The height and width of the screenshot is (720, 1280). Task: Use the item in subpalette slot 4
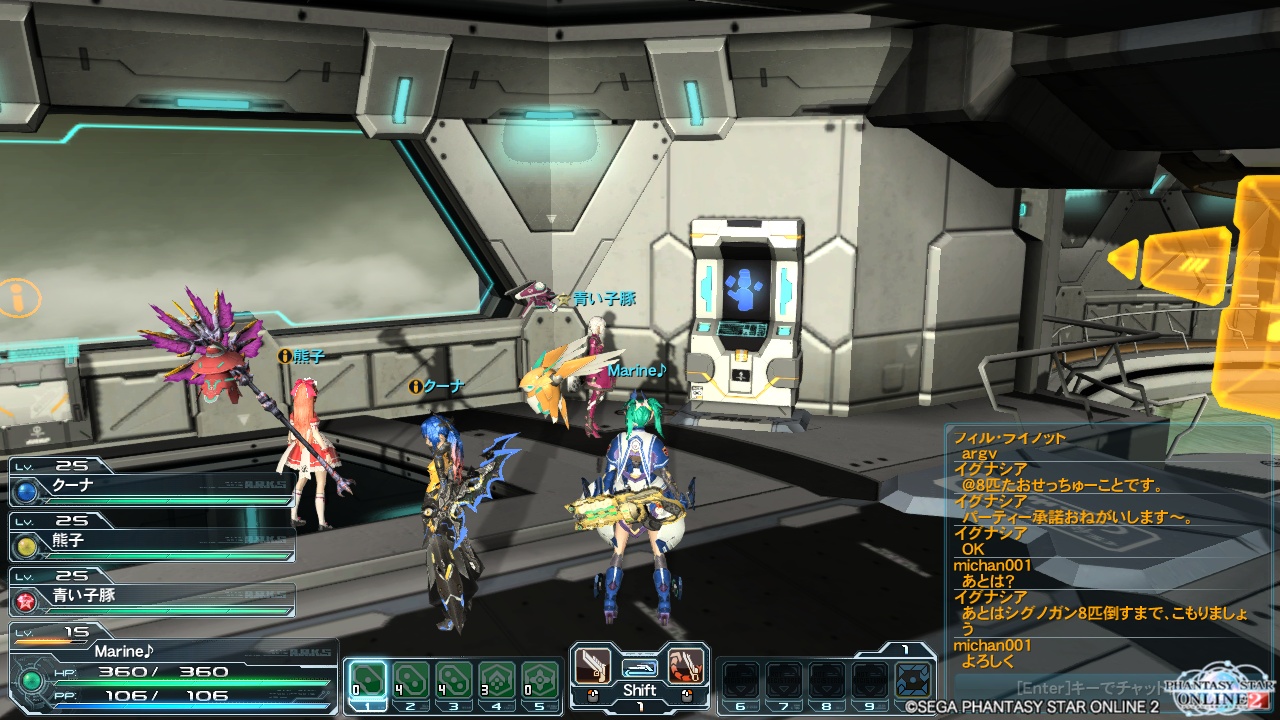pos(497,680)
